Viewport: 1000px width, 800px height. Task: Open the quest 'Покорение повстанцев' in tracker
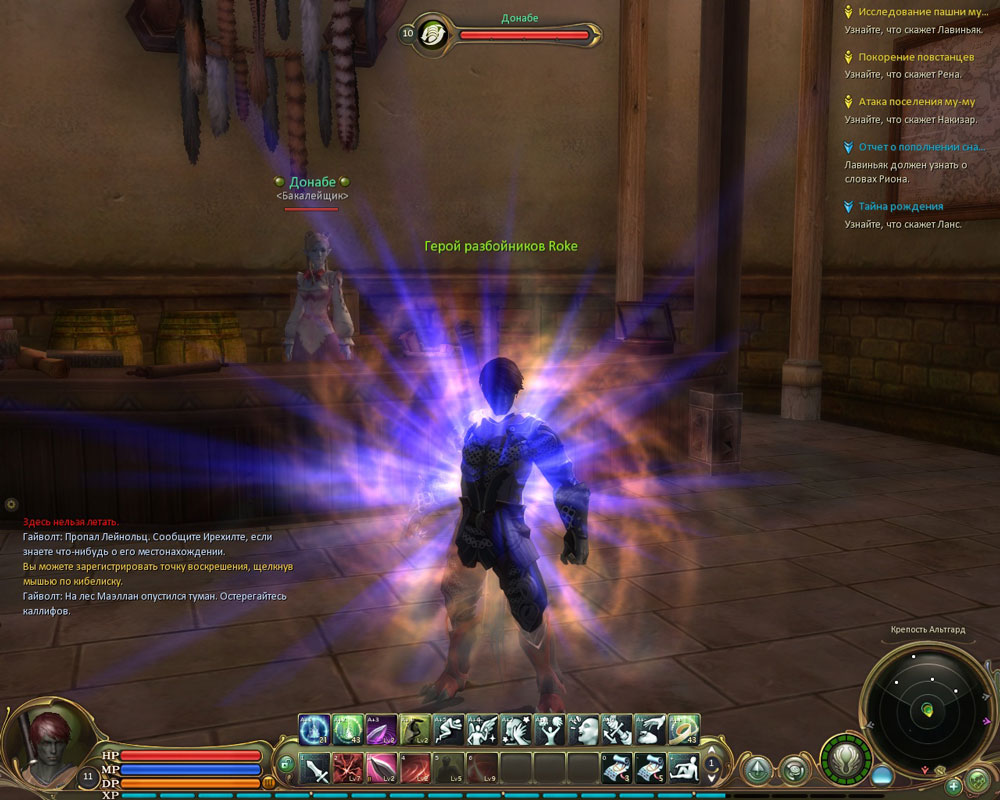coord(916,57)
